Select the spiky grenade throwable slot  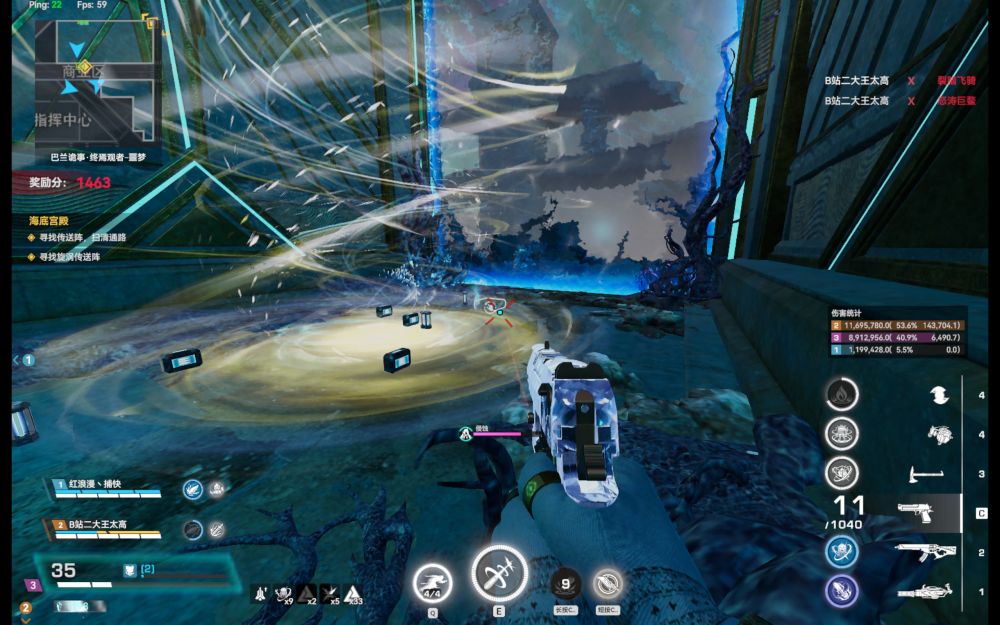pos(939,435)
